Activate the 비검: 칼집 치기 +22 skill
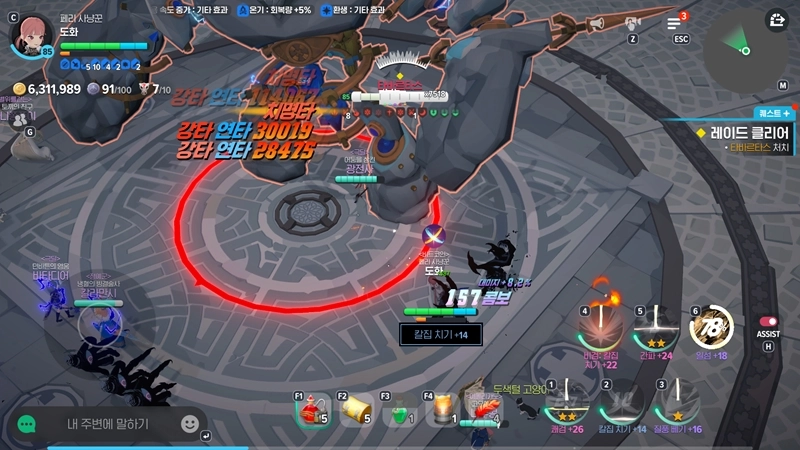800x450 pixels. pos(600,327)
